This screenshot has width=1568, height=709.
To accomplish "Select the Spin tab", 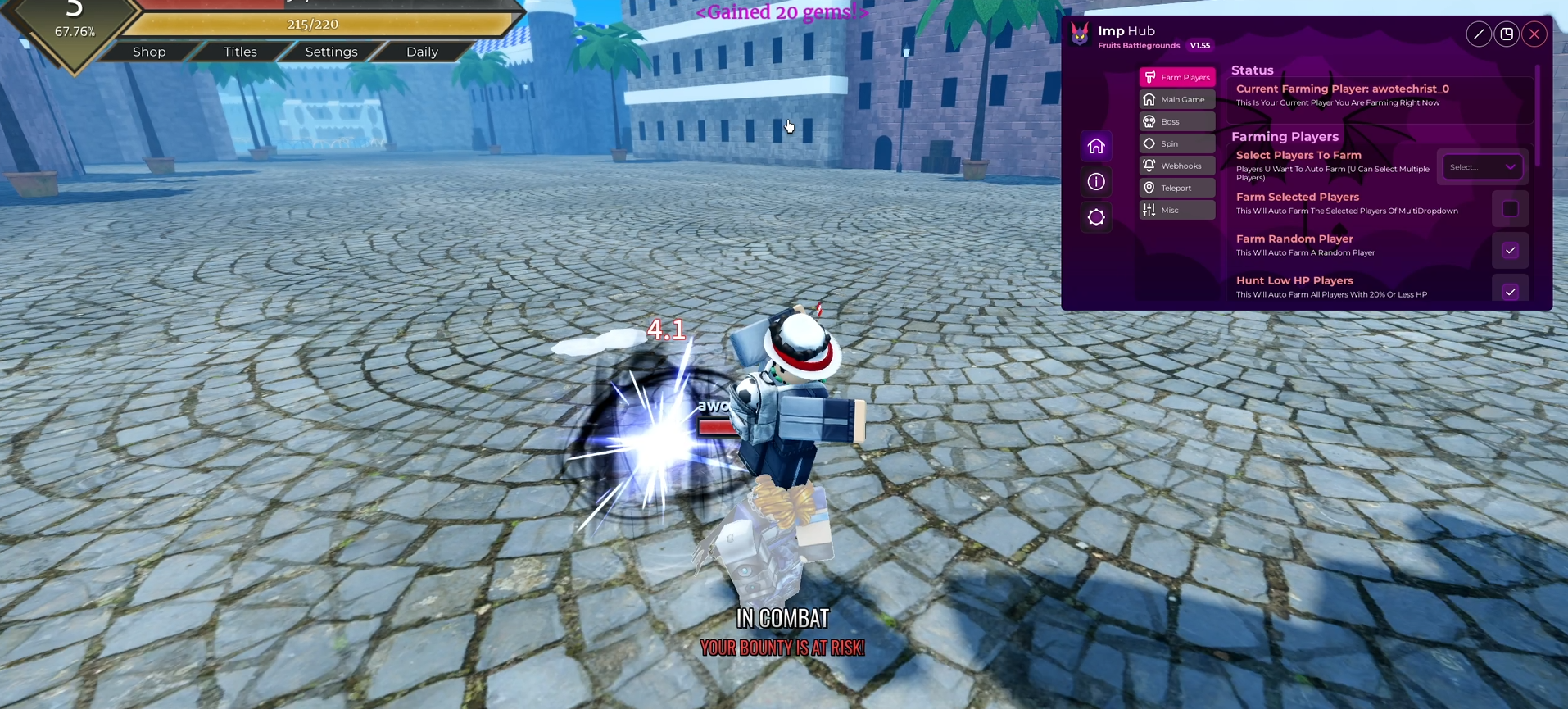I will tap(1176, 143).
